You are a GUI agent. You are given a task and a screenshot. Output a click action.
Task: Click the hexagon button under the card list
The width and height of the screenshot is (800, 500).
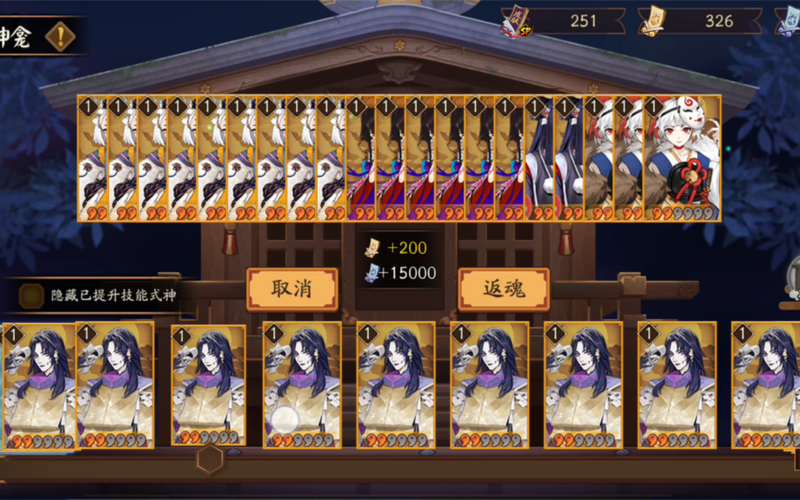(209, 459)
